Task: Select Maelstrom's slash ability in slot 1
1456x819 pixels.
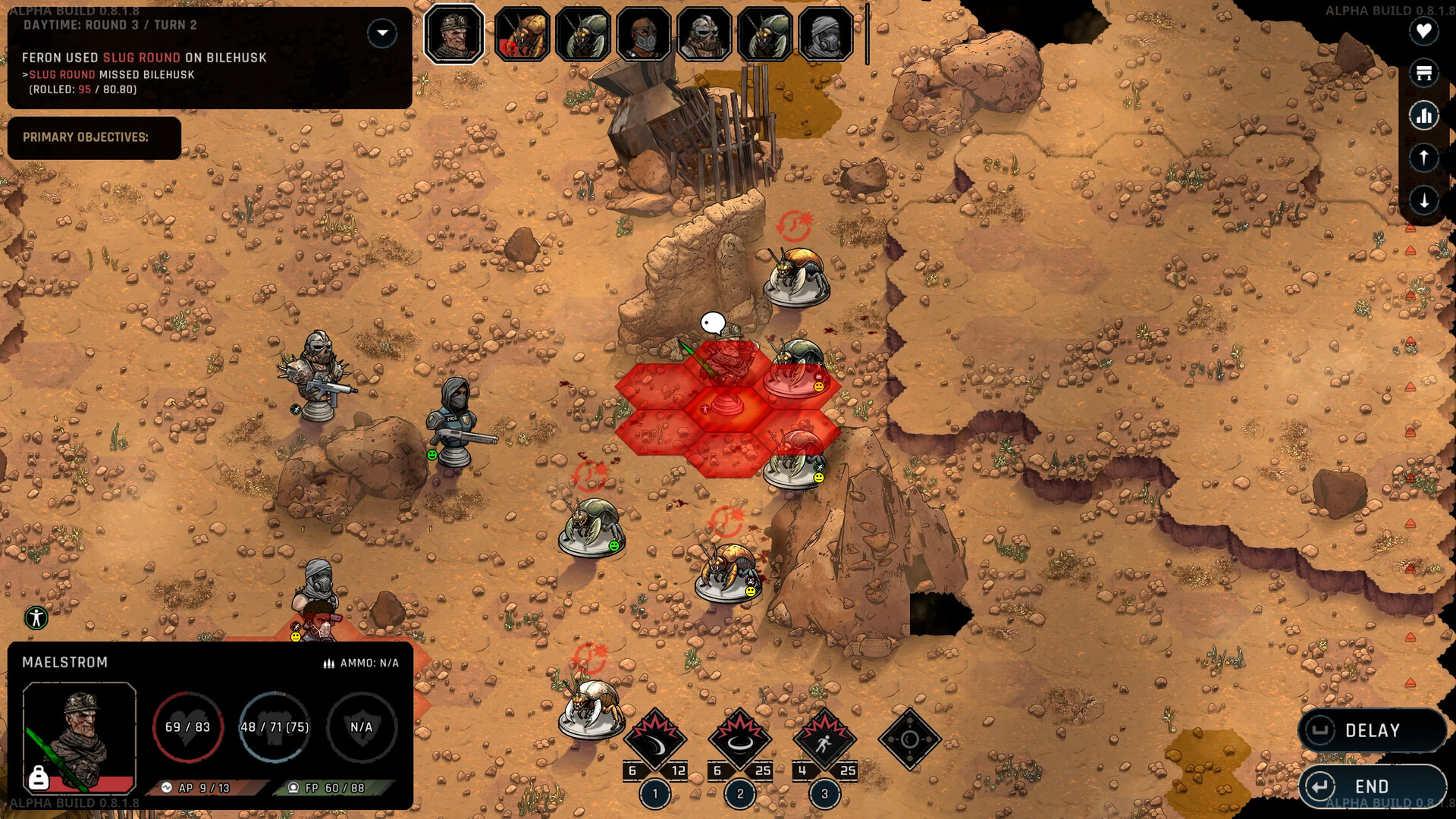Action: click(654, 734)
